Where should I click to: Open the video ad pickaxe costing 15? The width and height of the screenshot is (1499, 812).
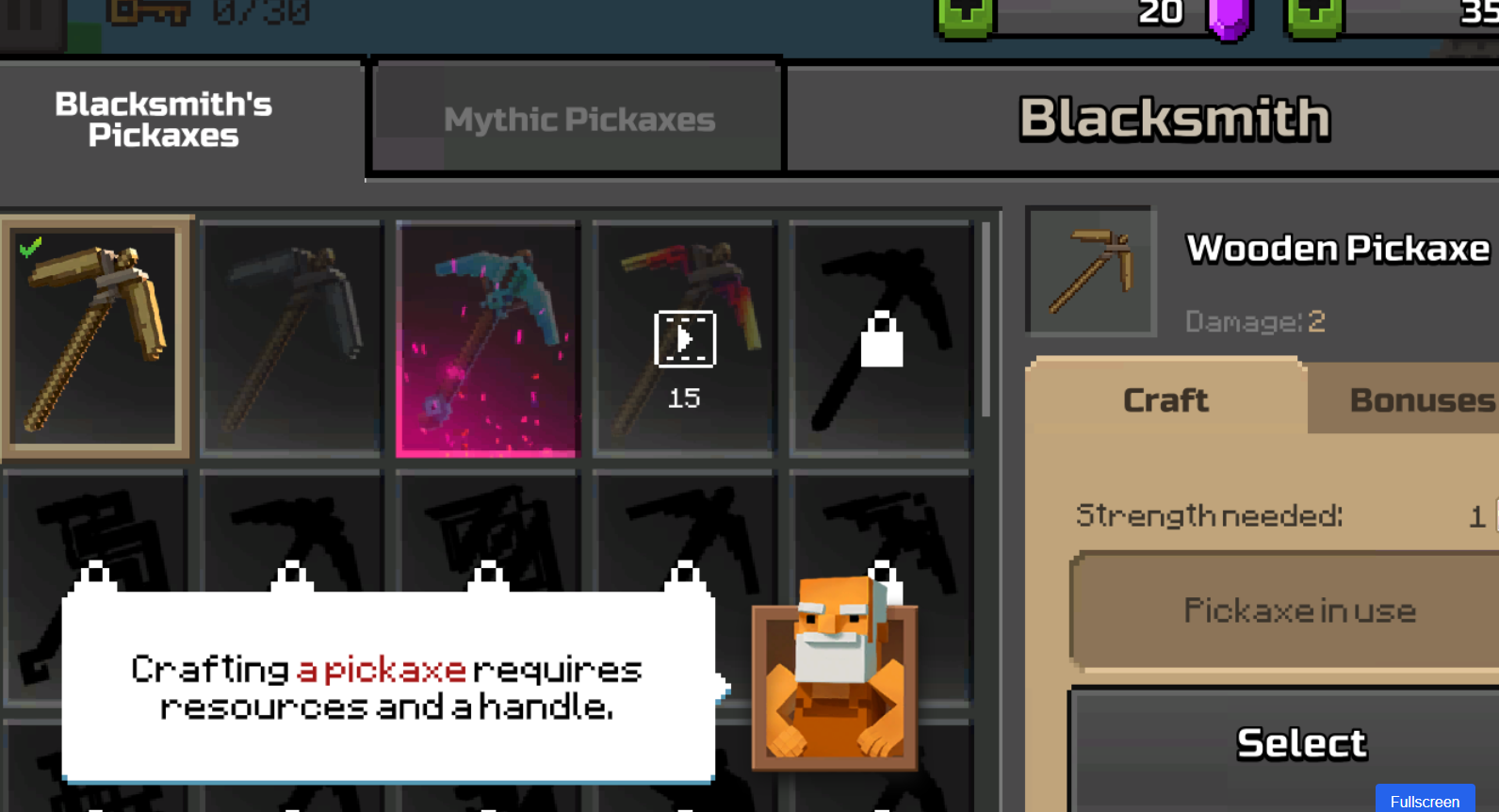click(684, 339)
